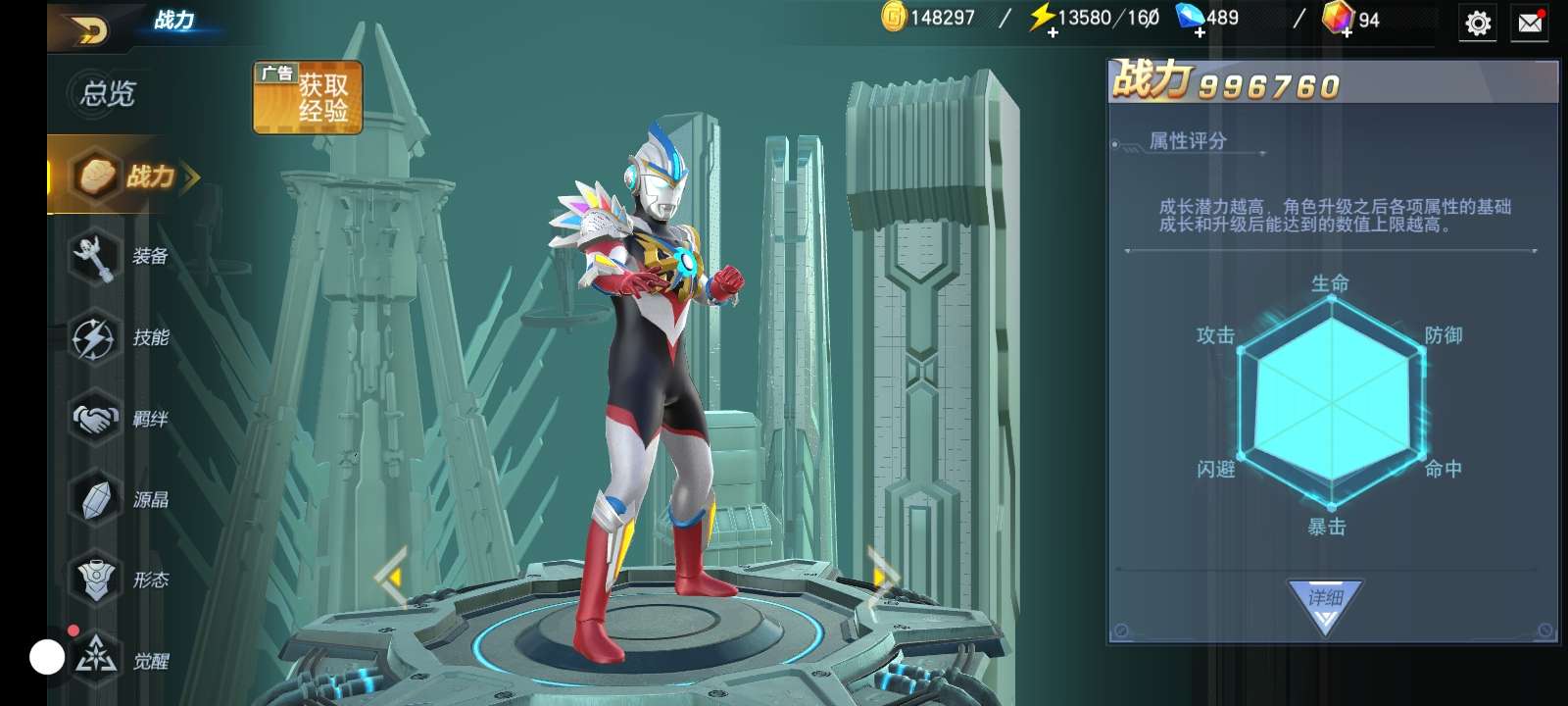
Task: Show the previous character with left arrow
Action: (x=392, y=578)
